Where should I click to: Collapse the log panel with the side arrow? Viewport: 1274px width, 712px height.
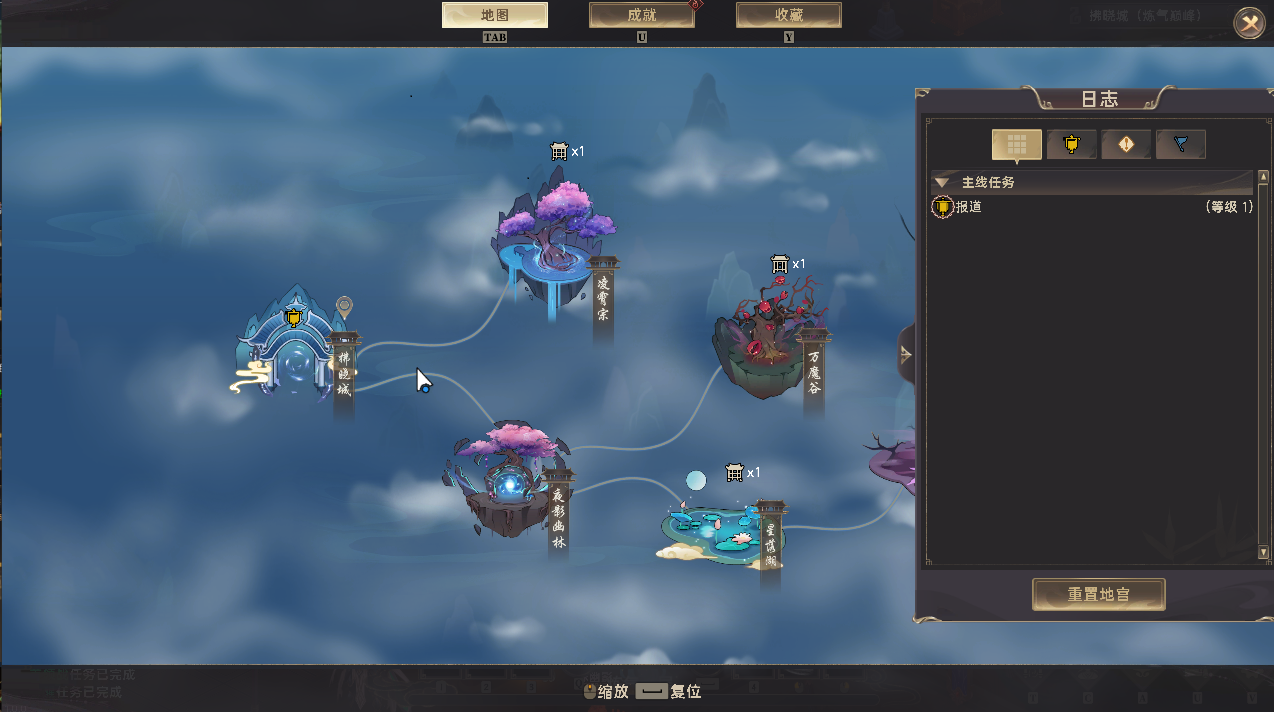906,354
